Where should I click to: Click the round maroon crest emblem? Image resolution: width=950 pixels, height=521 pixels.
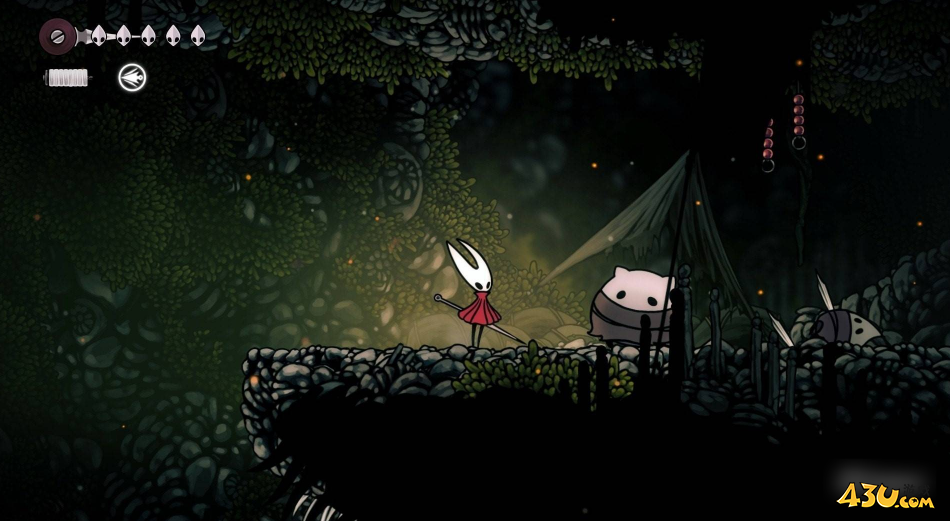pos(58,37)
